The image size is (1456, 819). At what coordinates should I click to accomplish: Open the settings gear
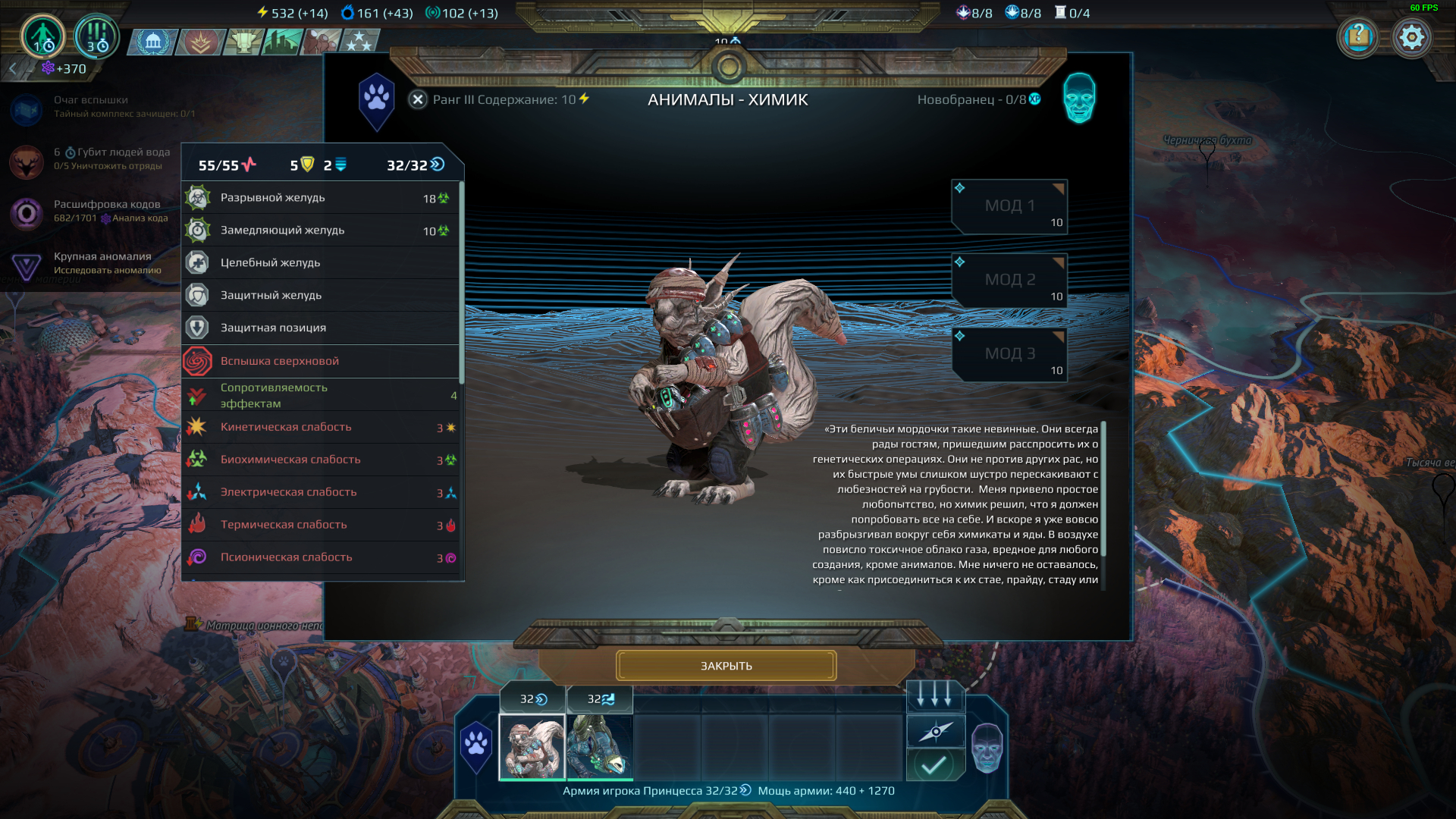(x=1411, y=37)
